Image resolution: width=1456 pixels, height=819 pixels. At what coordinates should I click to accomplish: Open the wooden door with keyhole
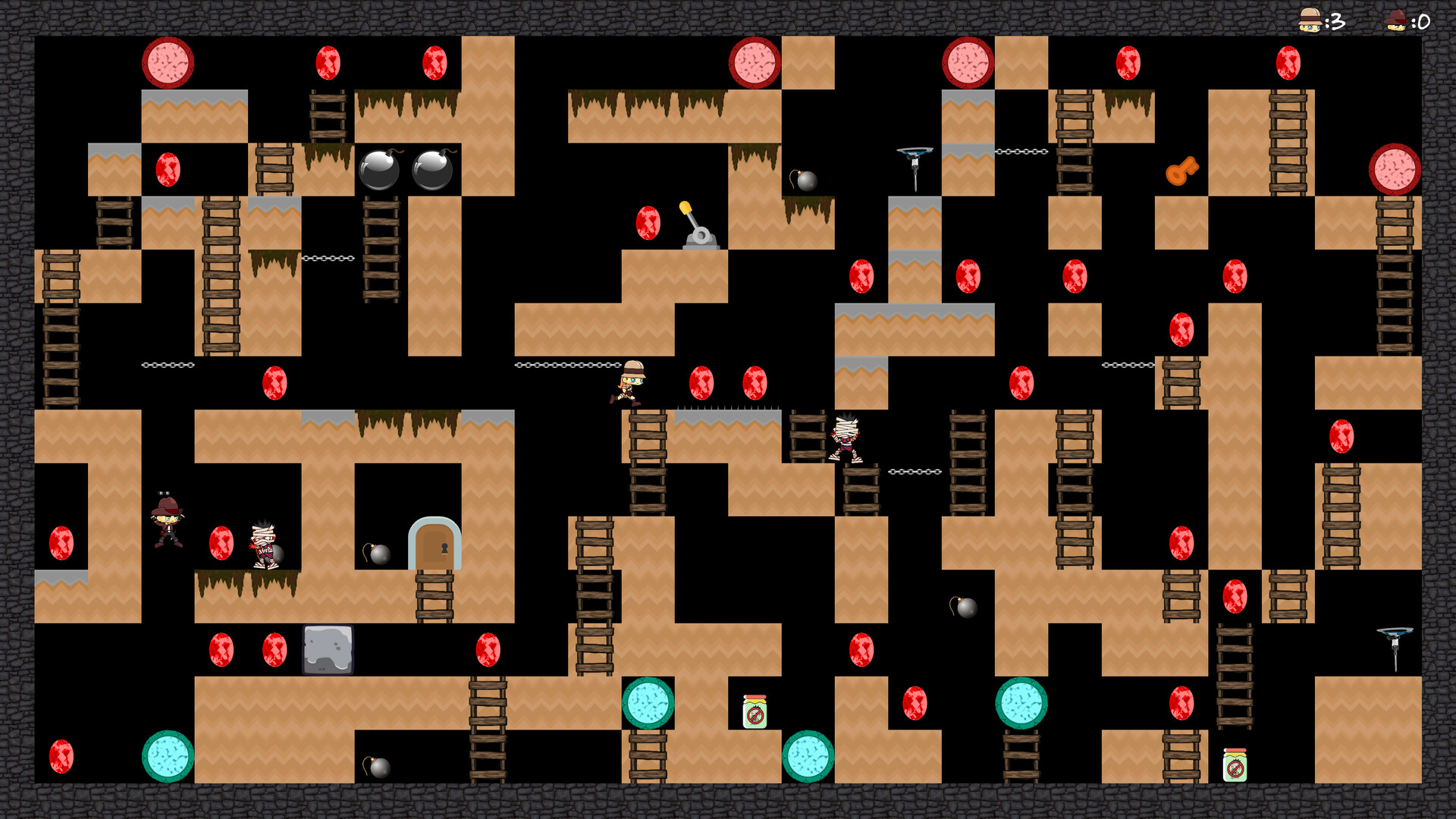(435, 544)
